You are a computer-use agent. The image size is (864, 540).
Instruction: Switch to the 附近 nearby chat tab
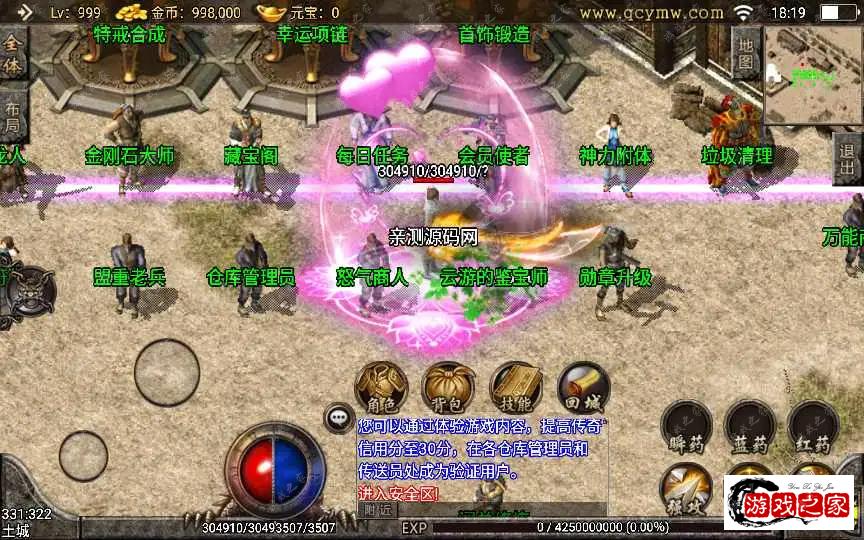pos(377,510)
